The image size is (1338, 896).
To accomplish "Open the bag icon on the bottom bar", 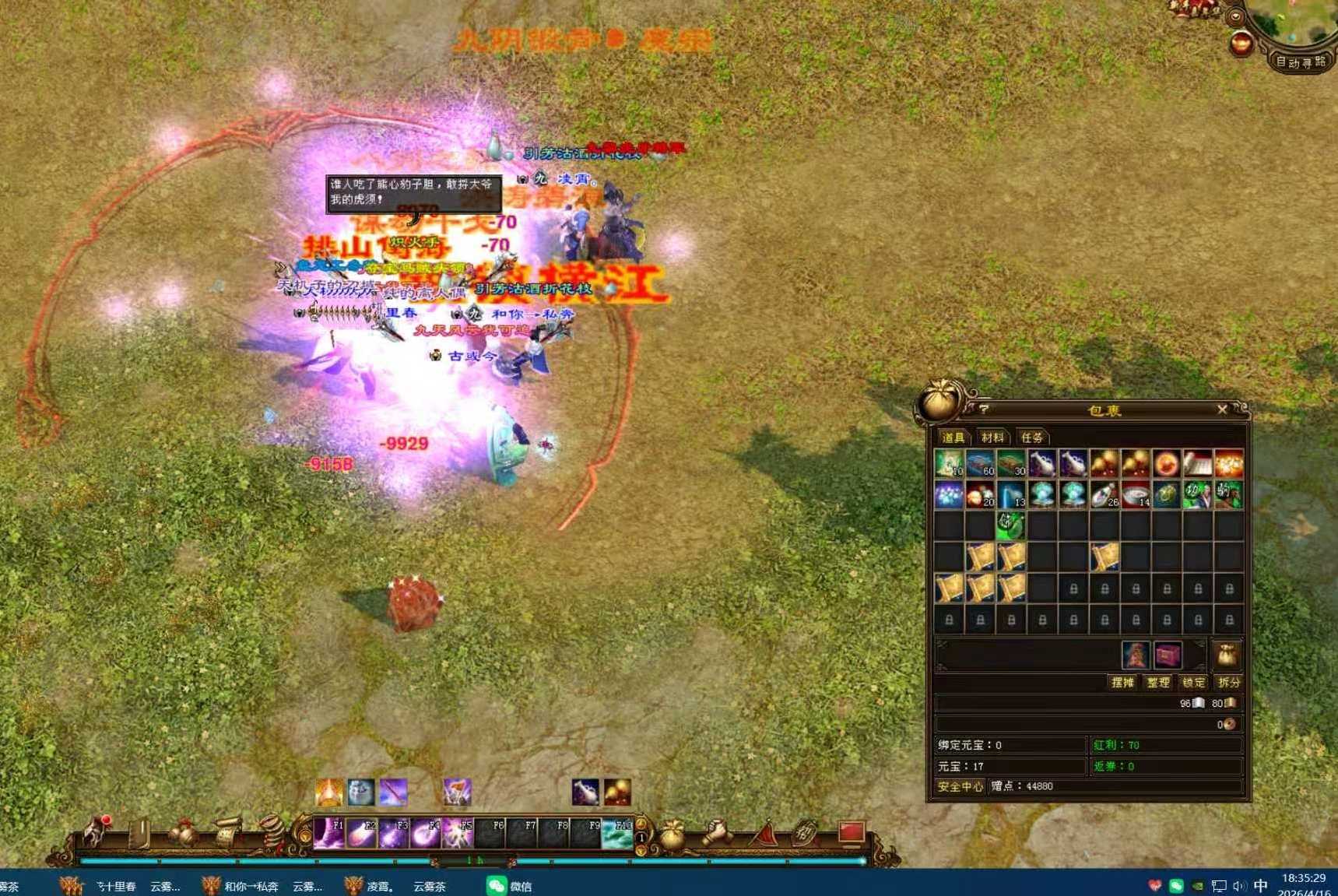I will tap(672, 835).
